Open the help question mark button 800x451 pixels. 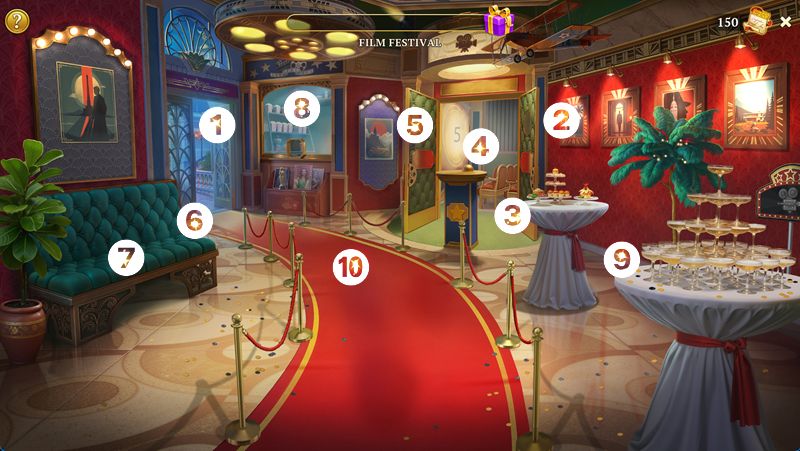(17, 20)
